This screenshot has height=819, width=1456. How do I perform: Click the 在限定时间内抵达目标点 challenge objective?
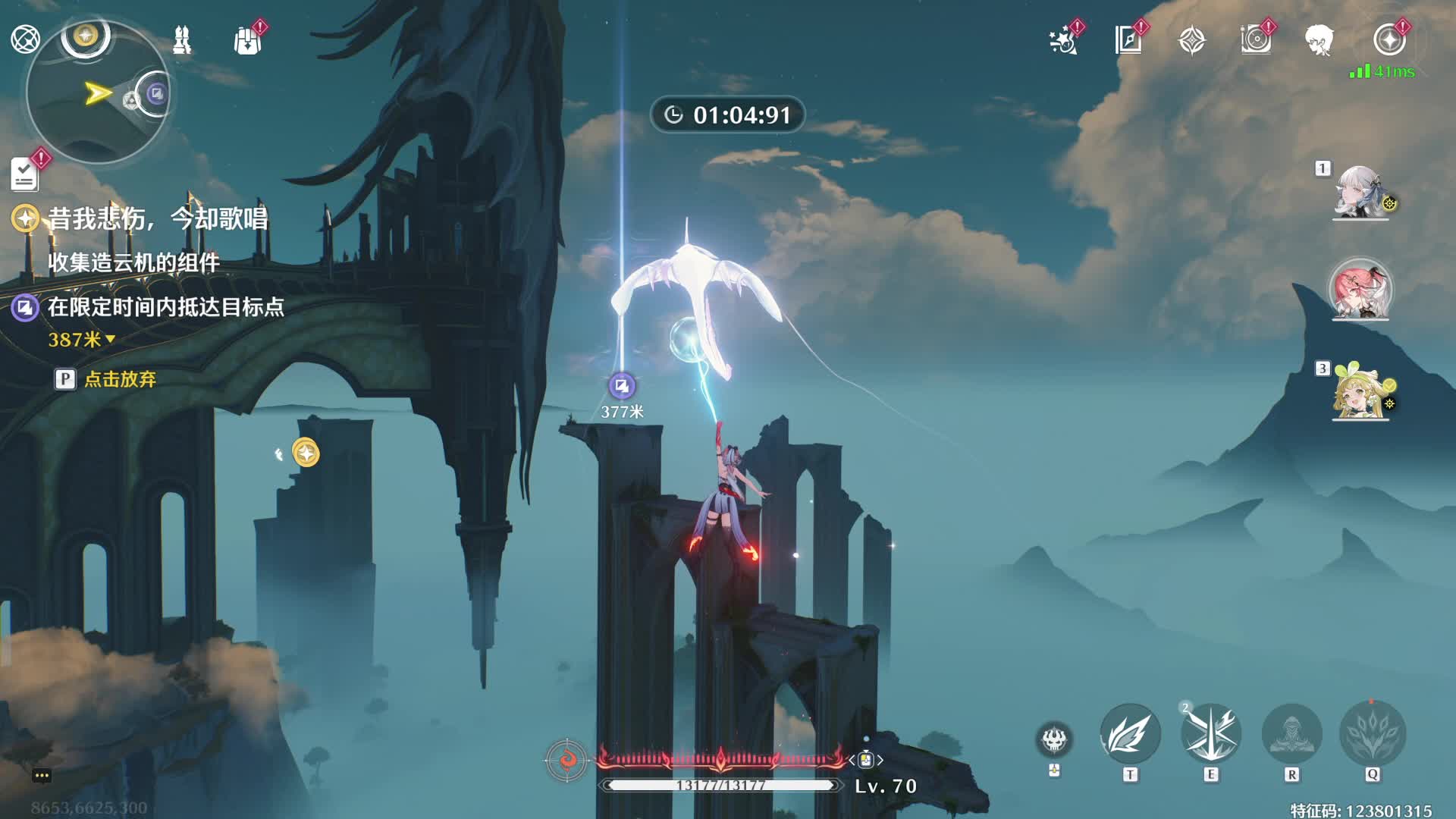[165, 307]
